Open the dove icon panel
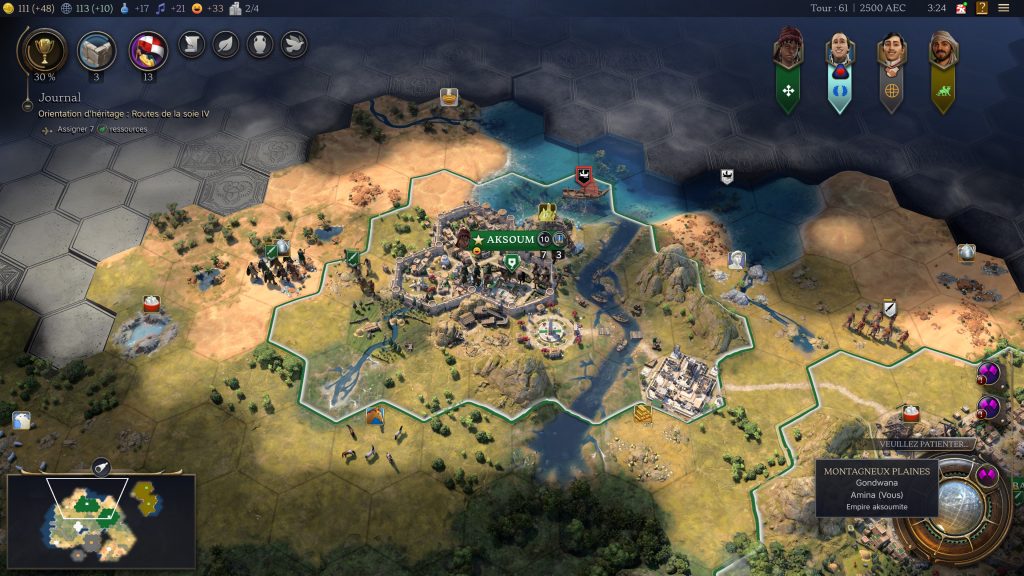This screenshot has width=1024, height=576. (293, 44)
